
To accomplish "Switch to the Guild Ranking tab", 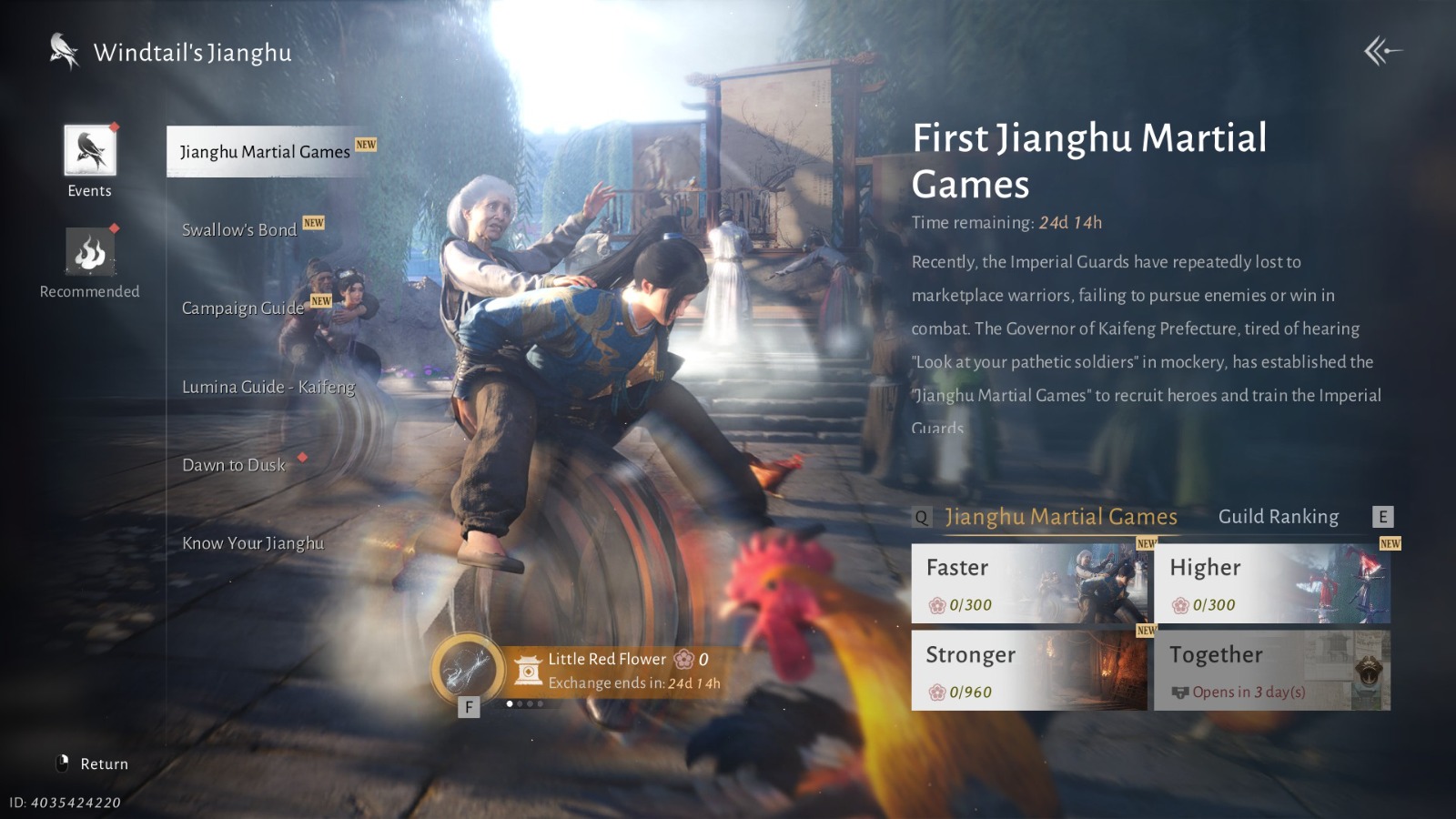I will 1278,517.
